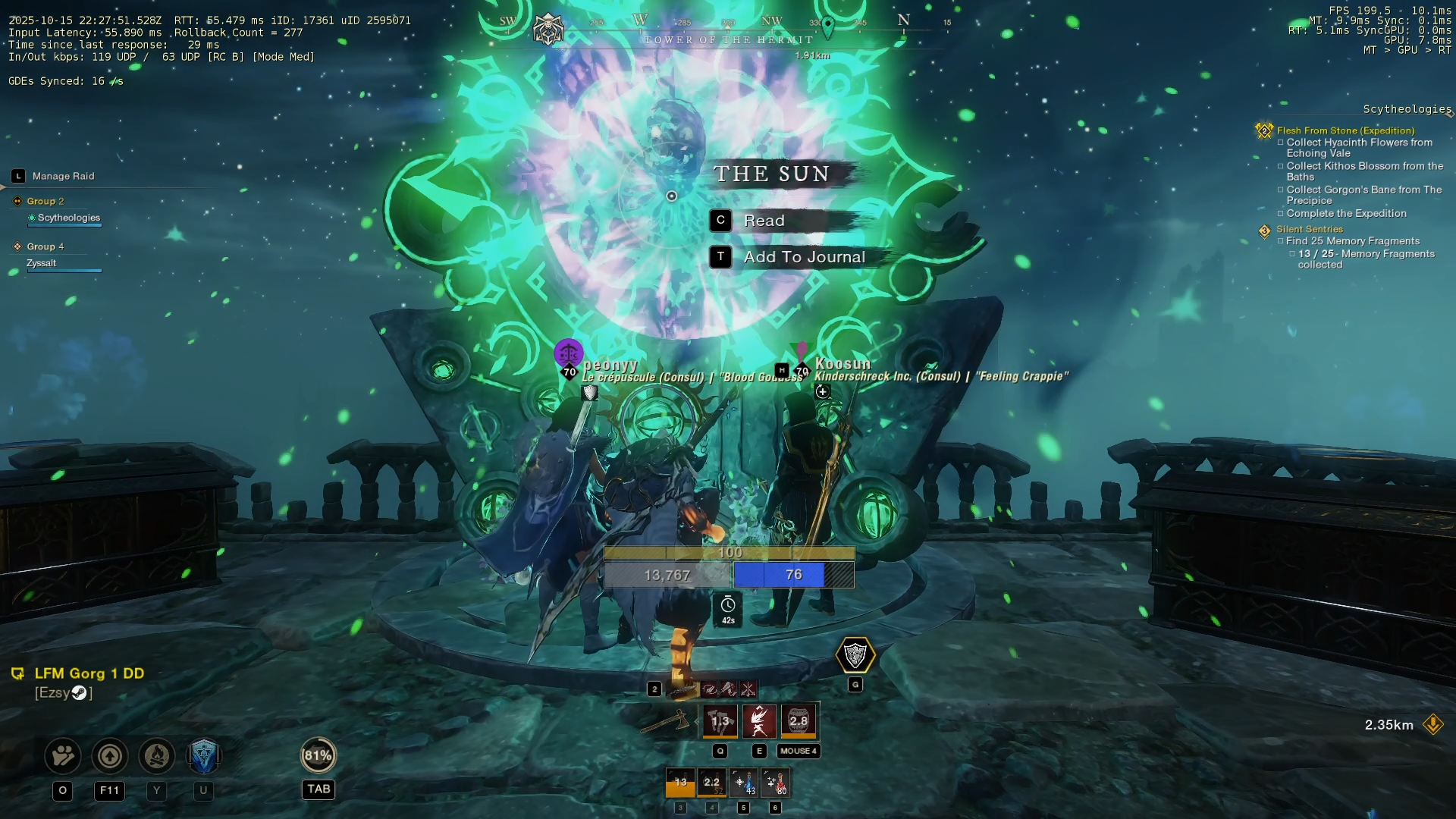Open the bag showing 81% weight
This screenshot has width=1456, height=819.
click(318, 755)
